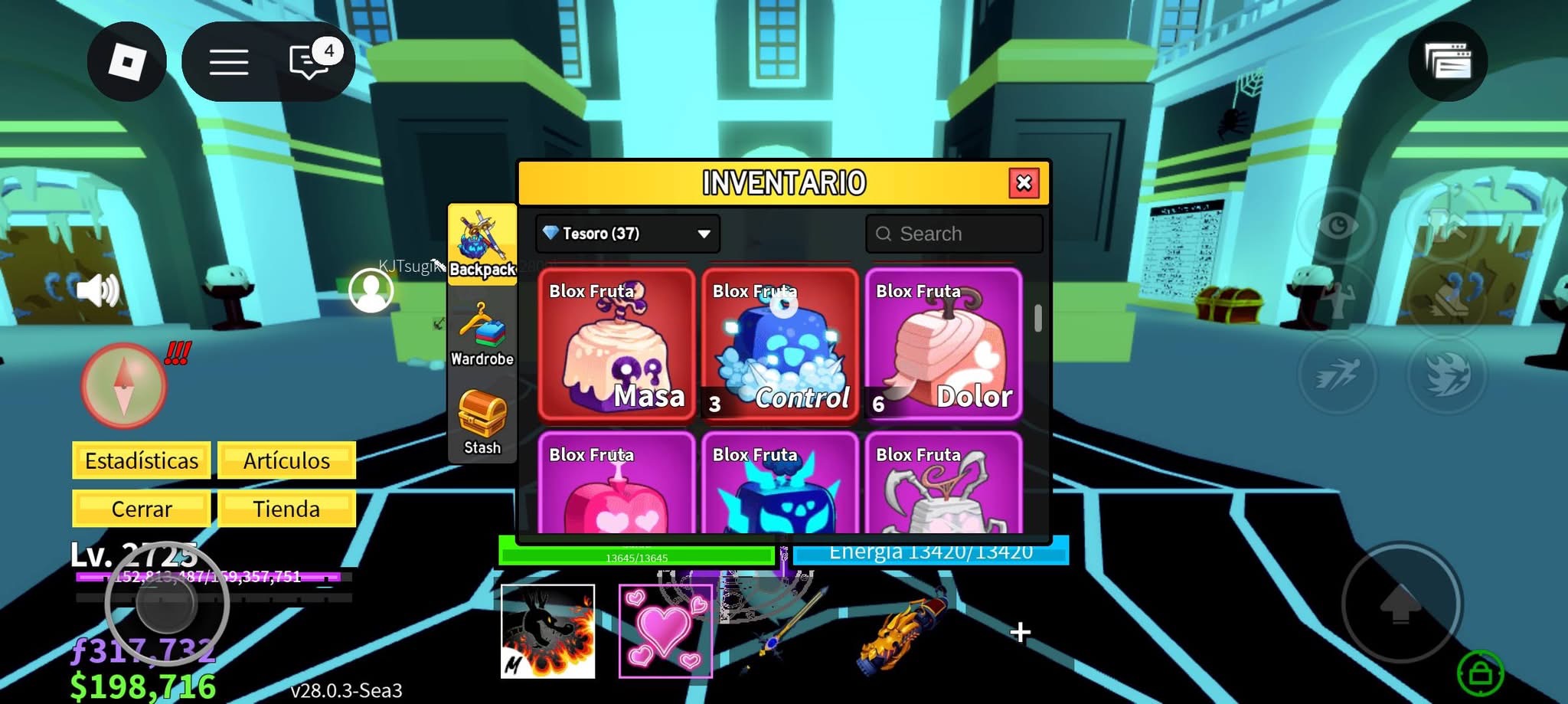Click the Cerrar button
Screen dimensions: 1568x704
coord(142,509)
